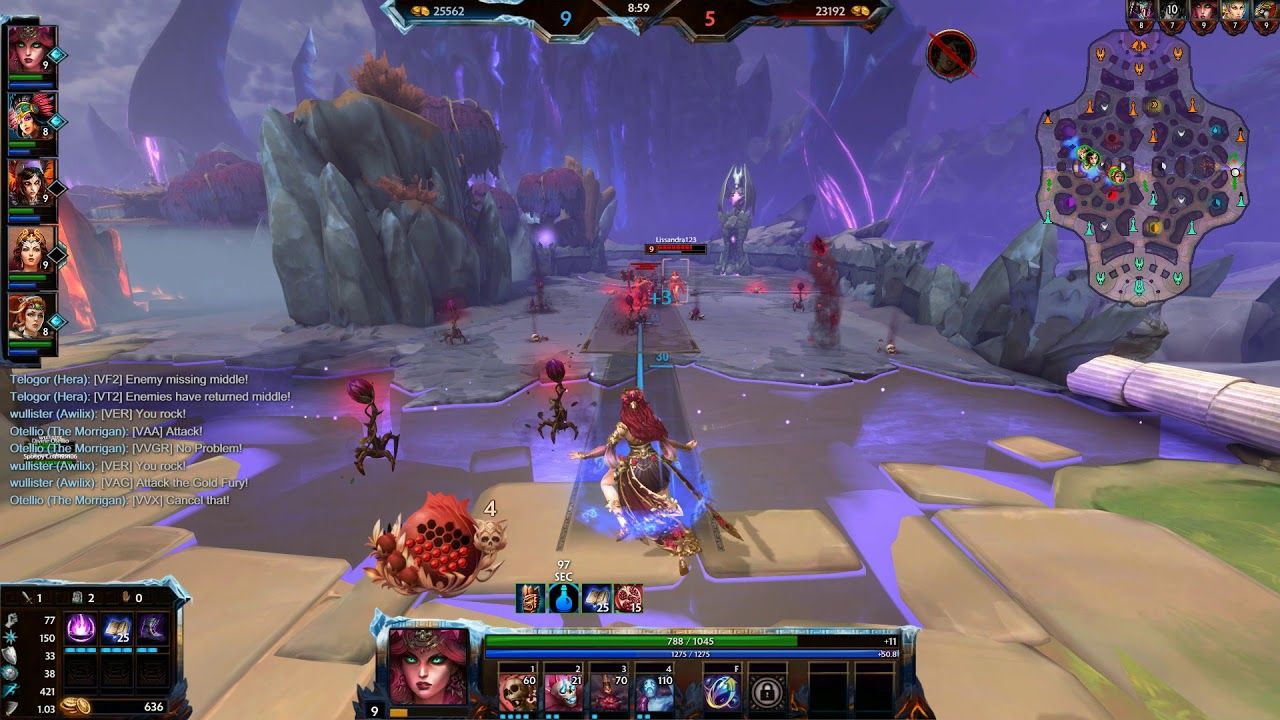Image resolution: width=1280 pixels, height=720 pixels.
Task: Click the pomegranate buff icon showing 15
Action: click(x=628, y=599)
